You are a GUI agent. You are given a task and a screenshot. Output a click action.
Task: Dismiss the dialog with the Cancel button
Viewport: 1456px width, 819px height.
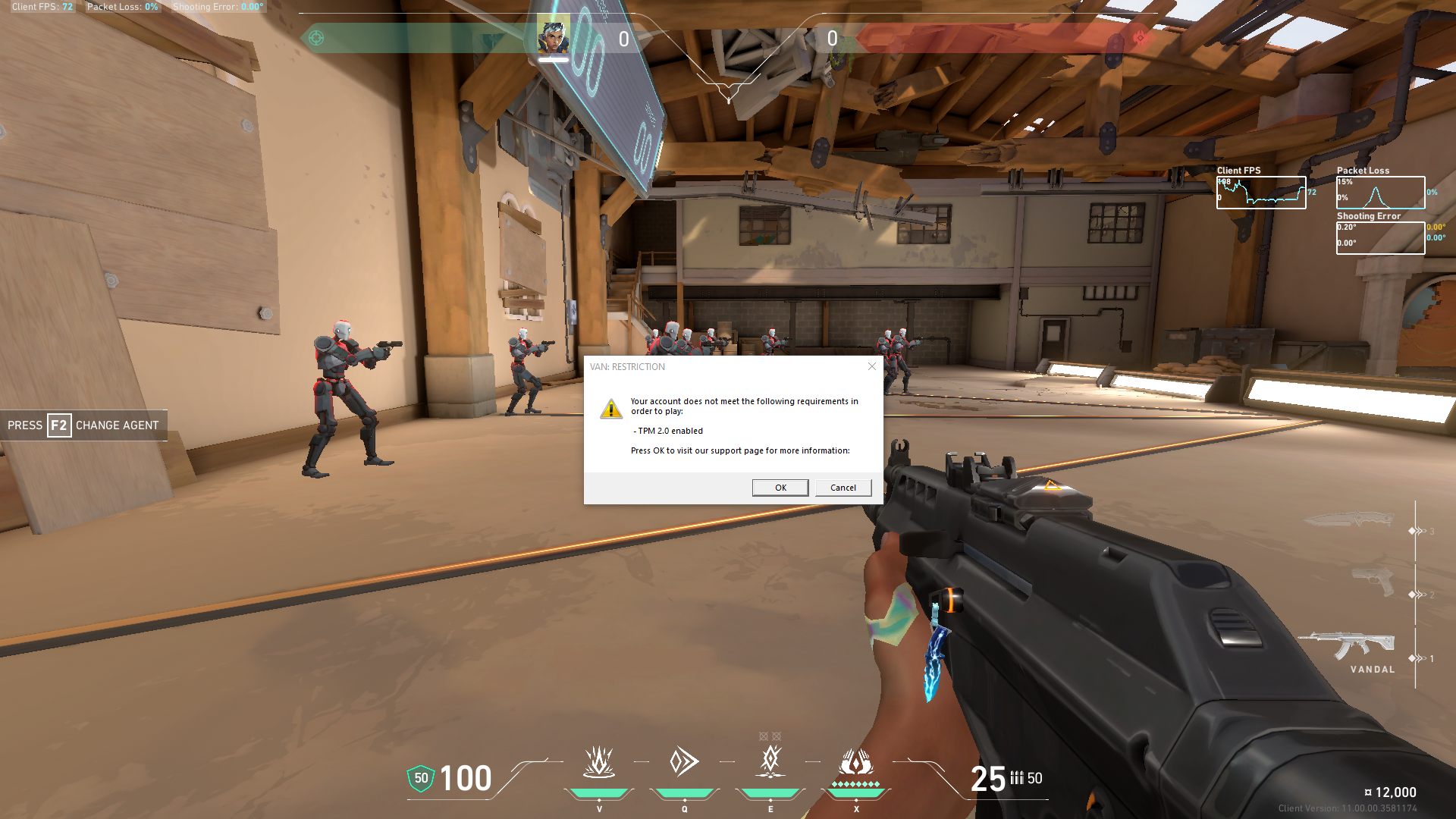pos(843,488)
